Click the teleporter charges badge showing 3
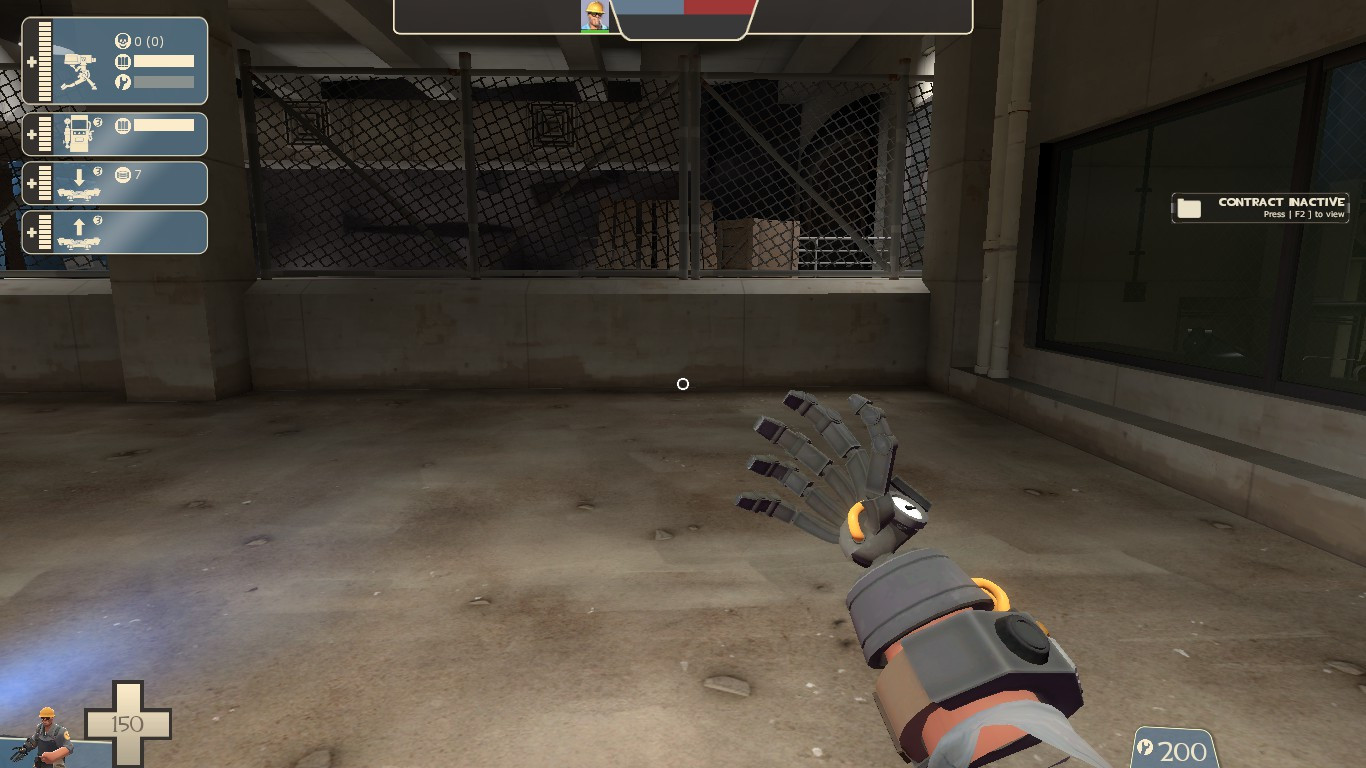The height and width of the screenshot is (768, 1366). coord(96,169)
